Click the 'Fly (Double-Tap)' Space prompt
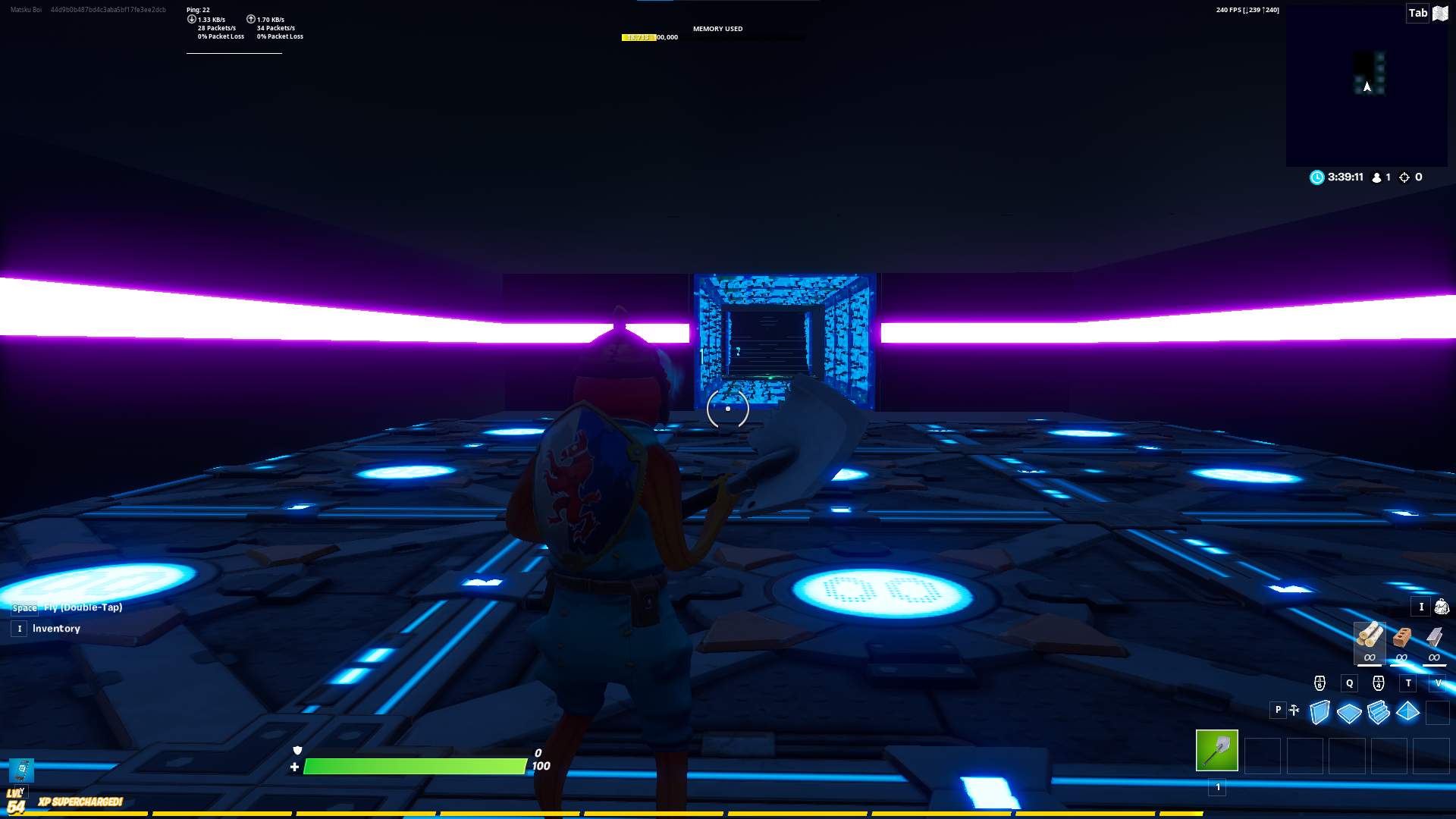 tap(68, 607)
